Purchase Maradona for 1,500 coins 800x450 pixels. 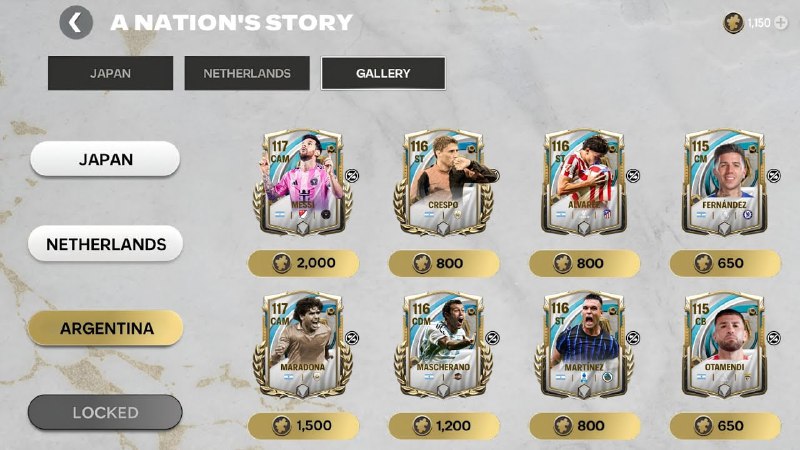pos(304,426)
